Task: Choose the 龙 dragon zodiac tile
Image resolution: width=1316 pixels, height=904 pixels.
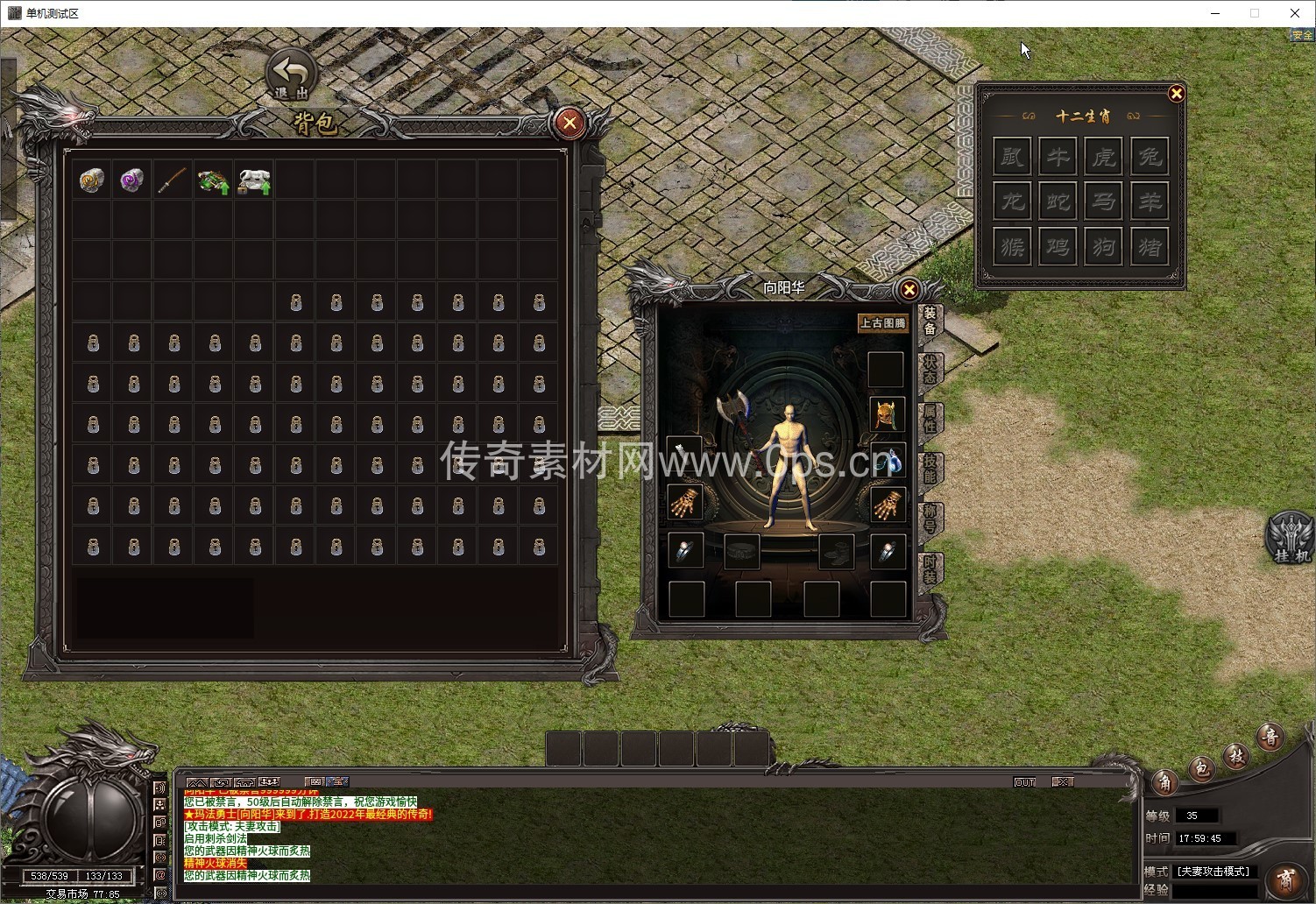Action: point(1013,202)
